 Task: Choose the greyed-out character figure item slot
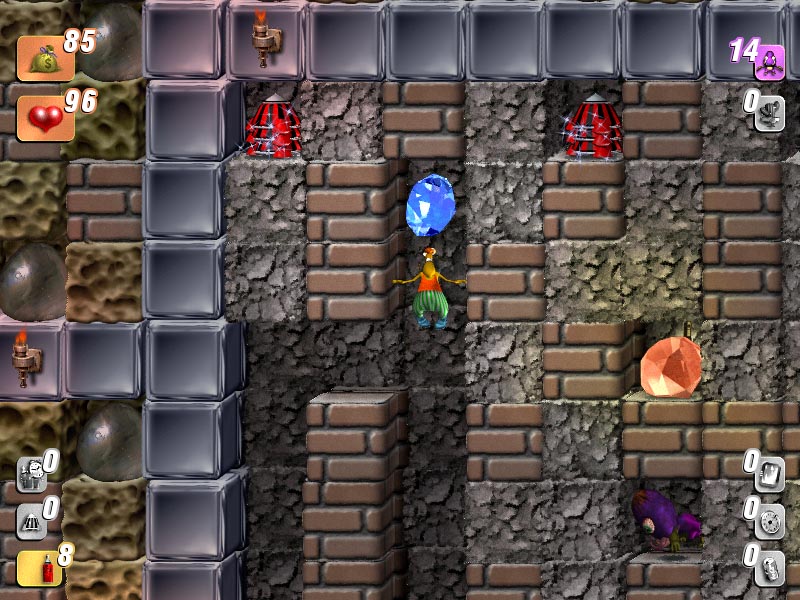pyautogui.click(x=31, y=472)
